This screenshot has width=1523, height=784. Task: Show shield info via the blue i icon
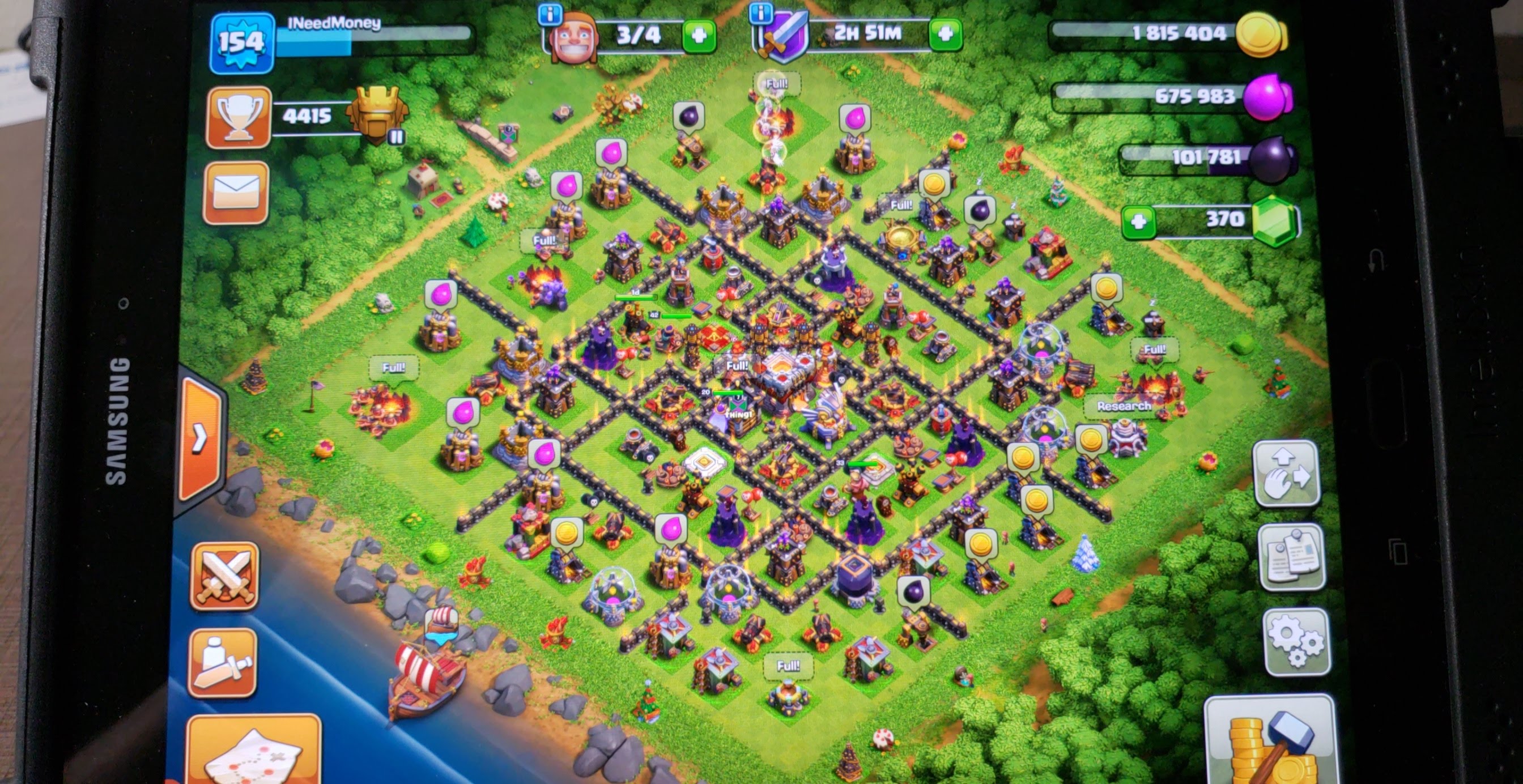pos(761,12)
